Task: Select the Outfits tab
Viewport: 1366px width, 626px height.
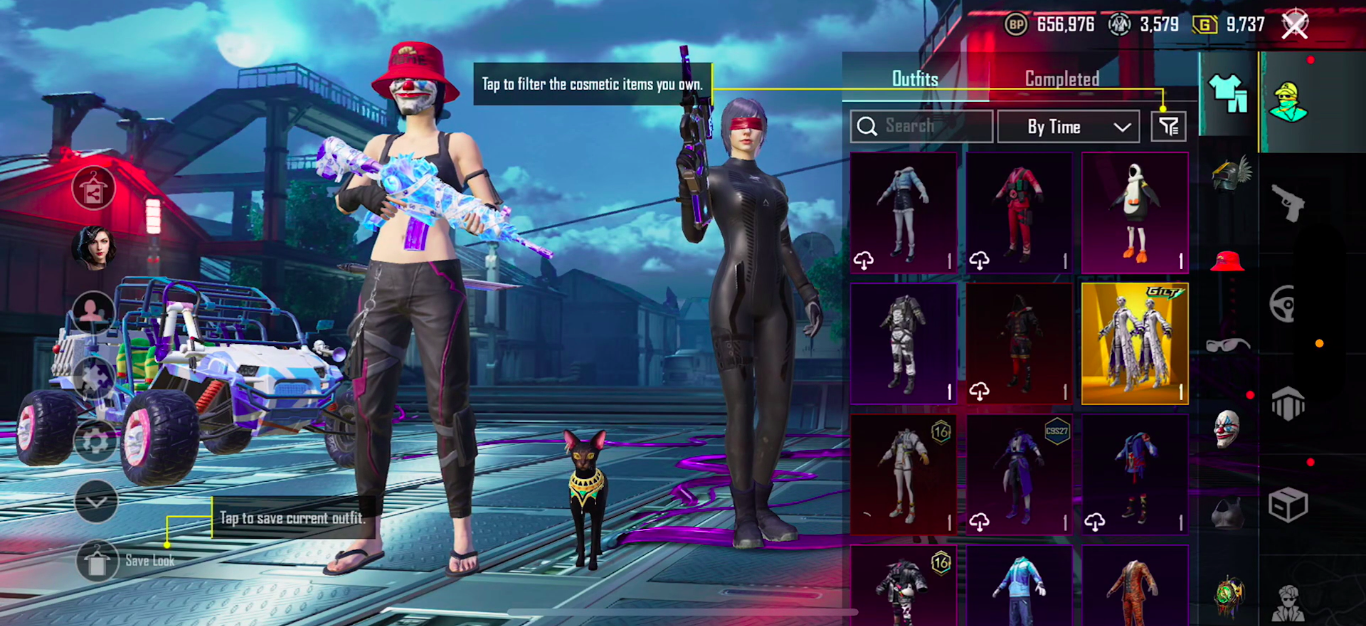Action: (x=915, y=79)
